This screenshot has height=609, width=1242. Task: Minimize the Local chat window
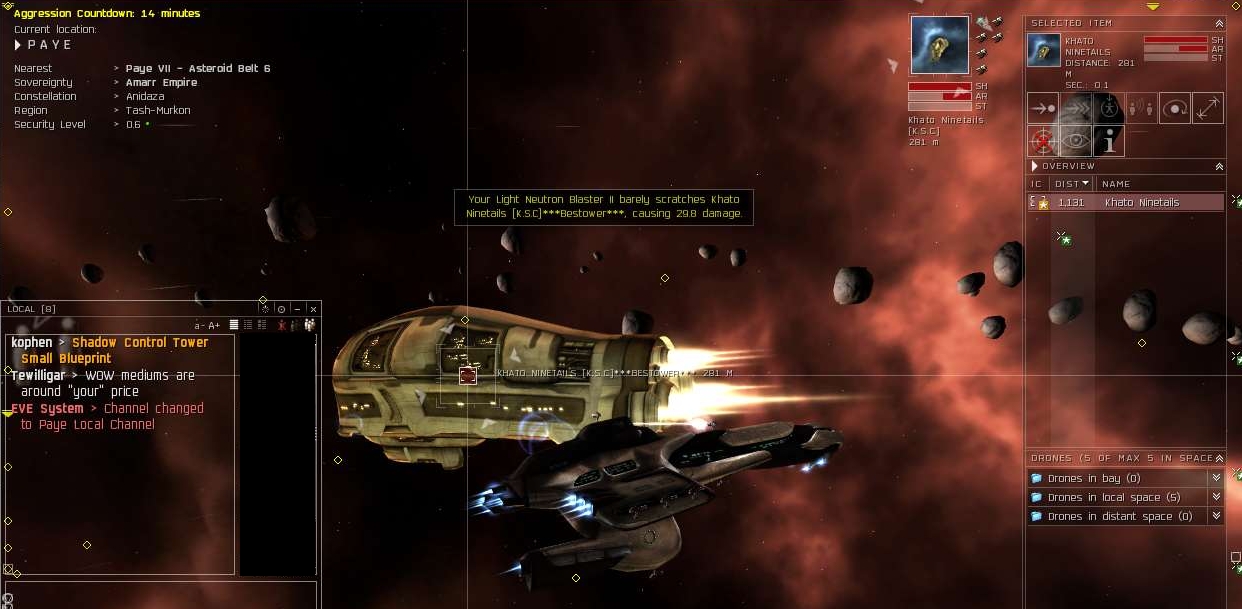click(297, 309)
